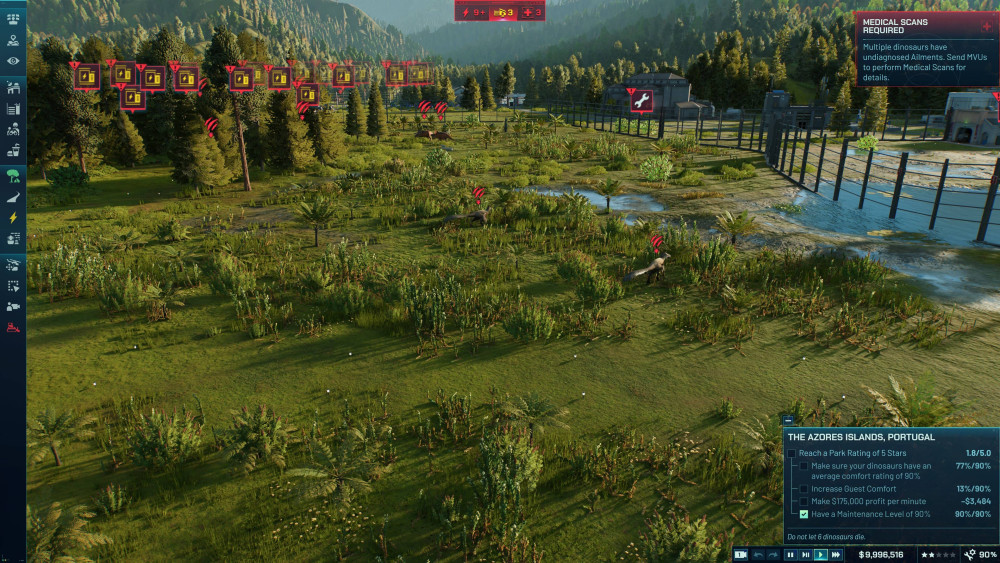Select the path building tool

(x=13, y=197)
